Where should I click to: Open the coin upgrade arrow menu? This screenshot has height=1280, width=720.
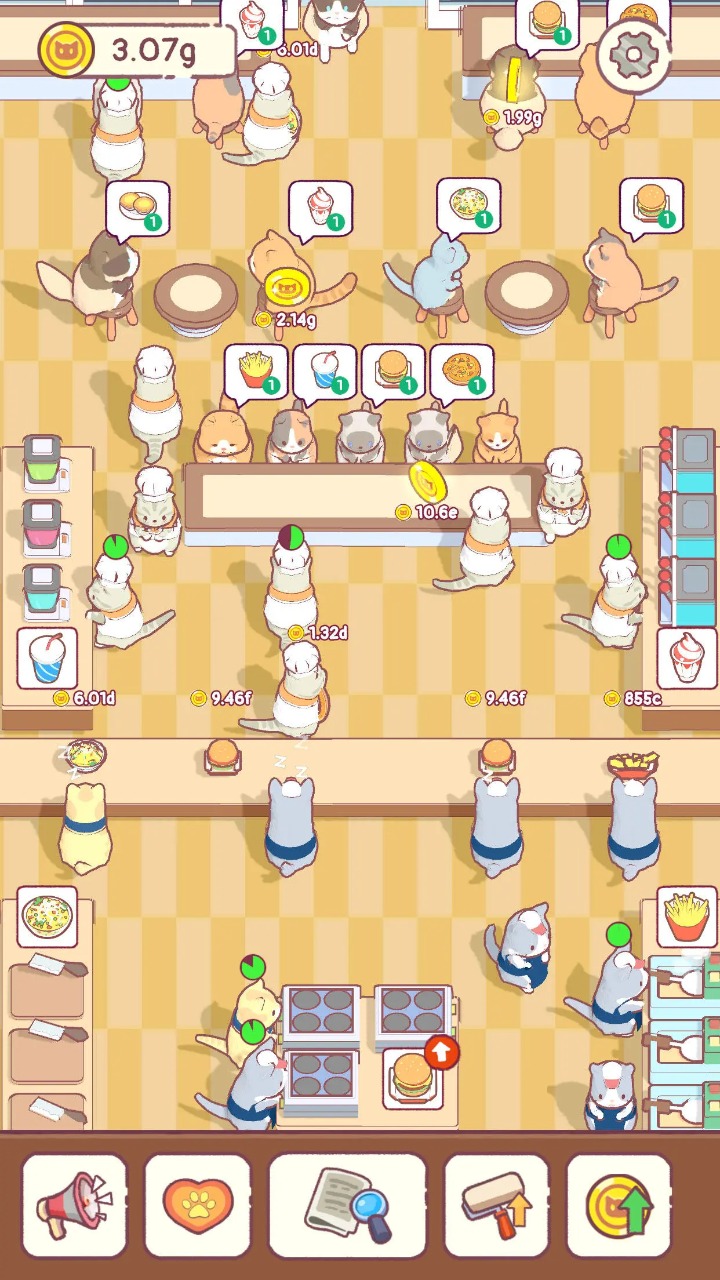619,1205
